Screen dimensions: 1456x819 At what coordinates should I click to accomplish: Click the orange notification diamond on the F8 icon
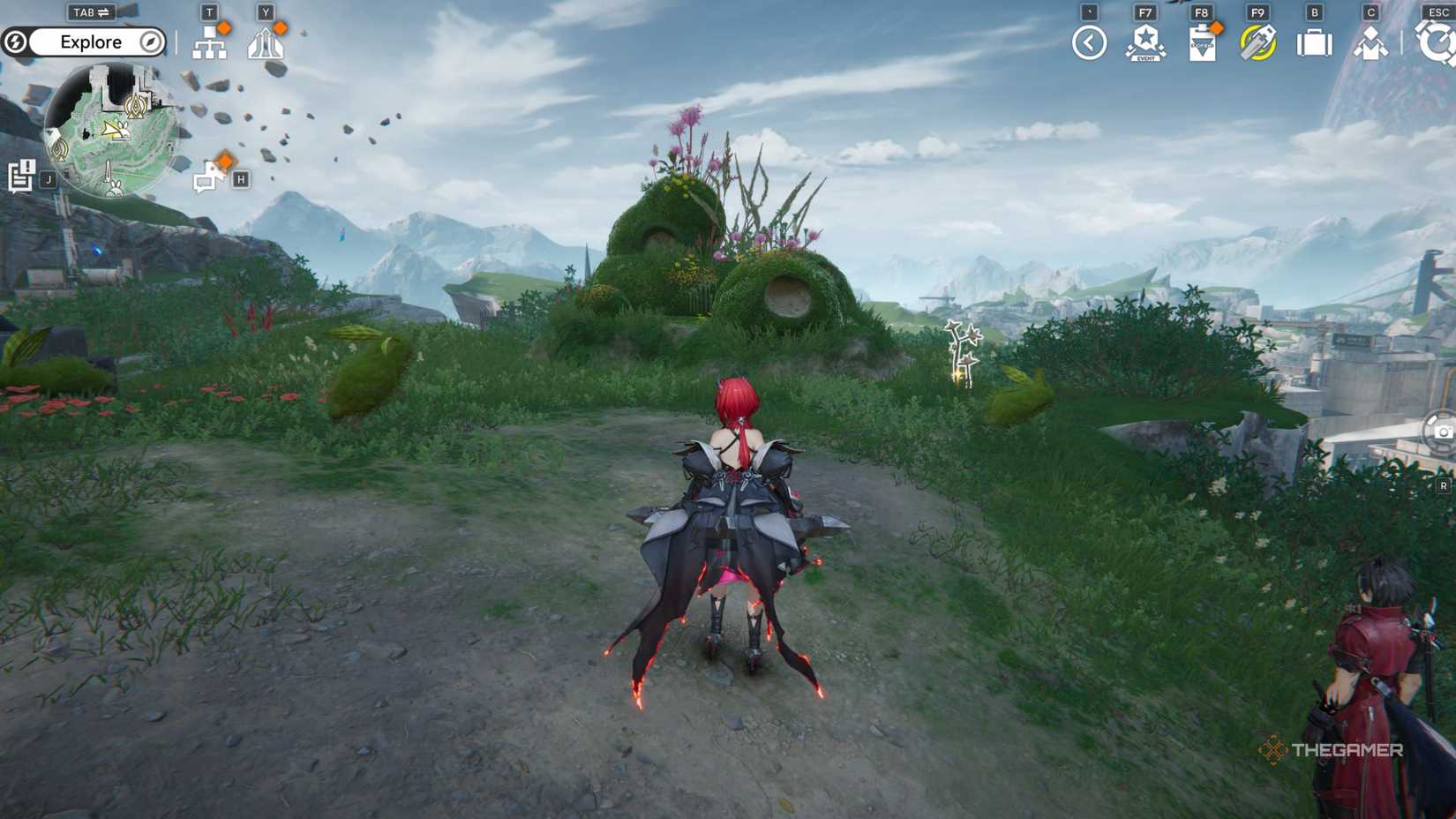1218,27
